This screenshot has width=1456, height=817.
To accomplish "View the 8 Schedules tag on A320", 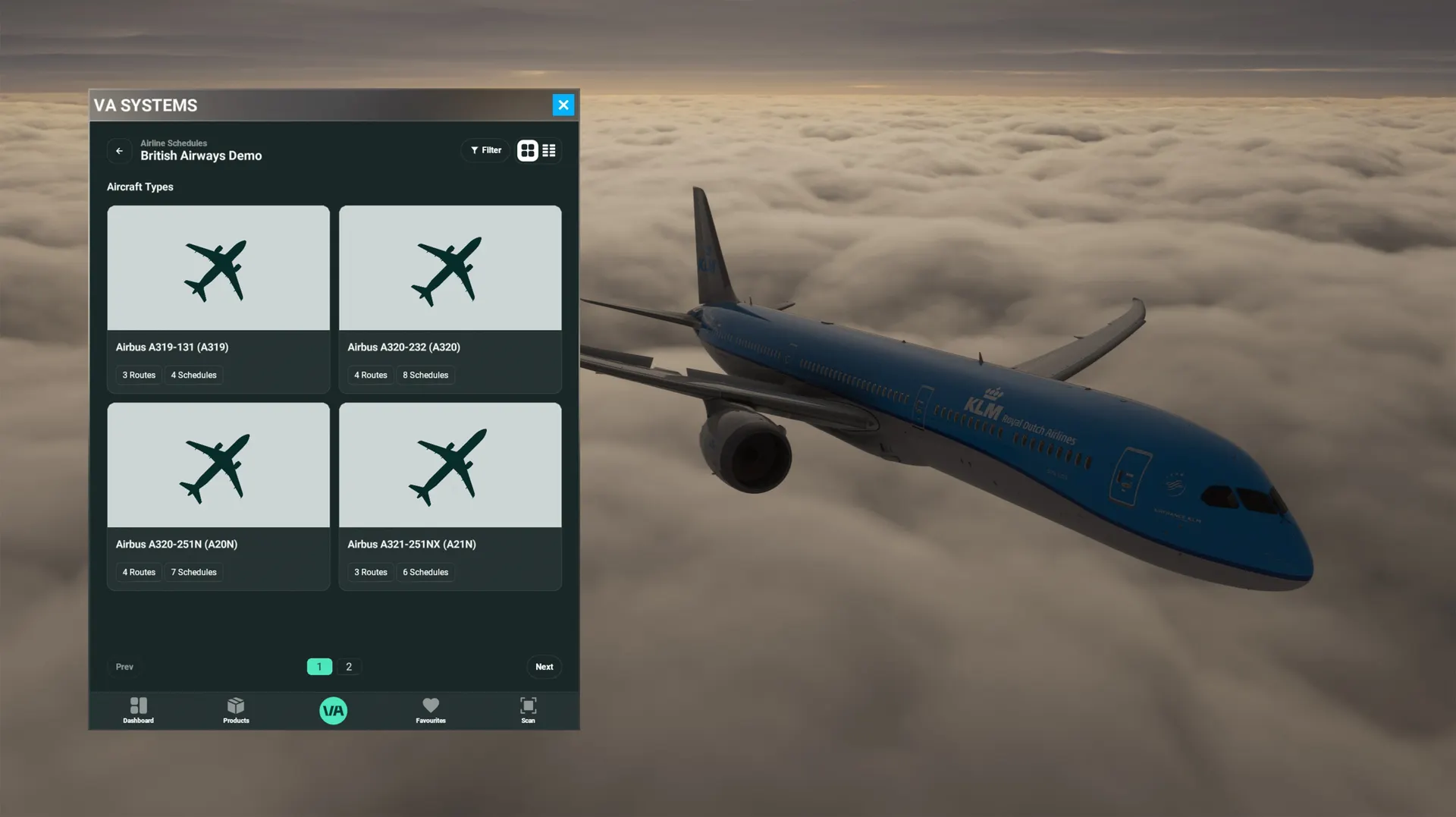I will 425,375.
